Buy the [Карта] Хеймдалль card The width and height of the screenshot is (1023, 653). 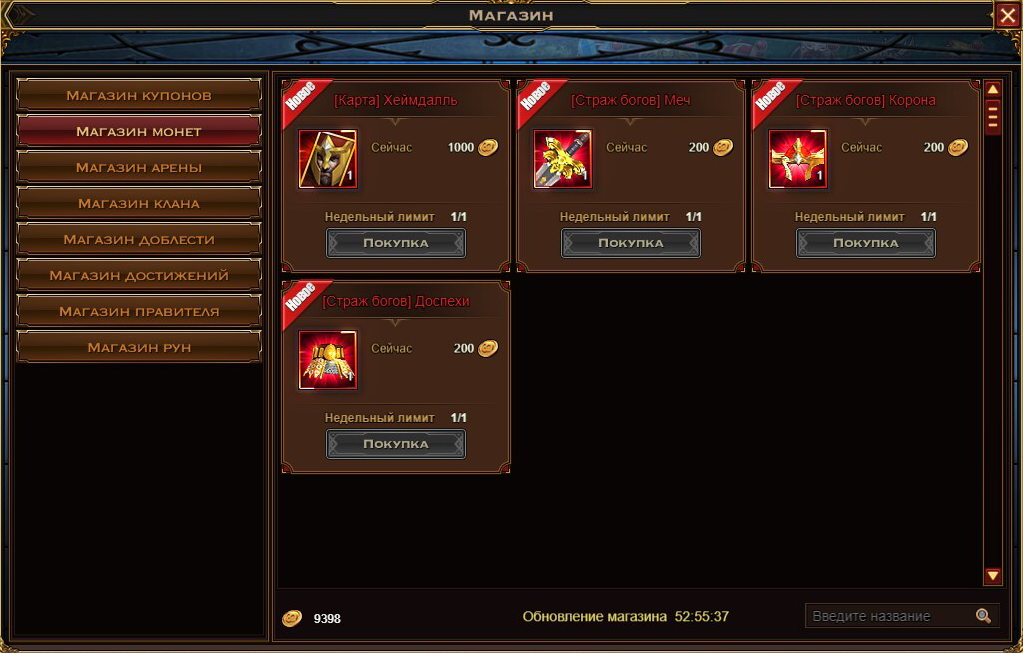[x=396, y=243]
